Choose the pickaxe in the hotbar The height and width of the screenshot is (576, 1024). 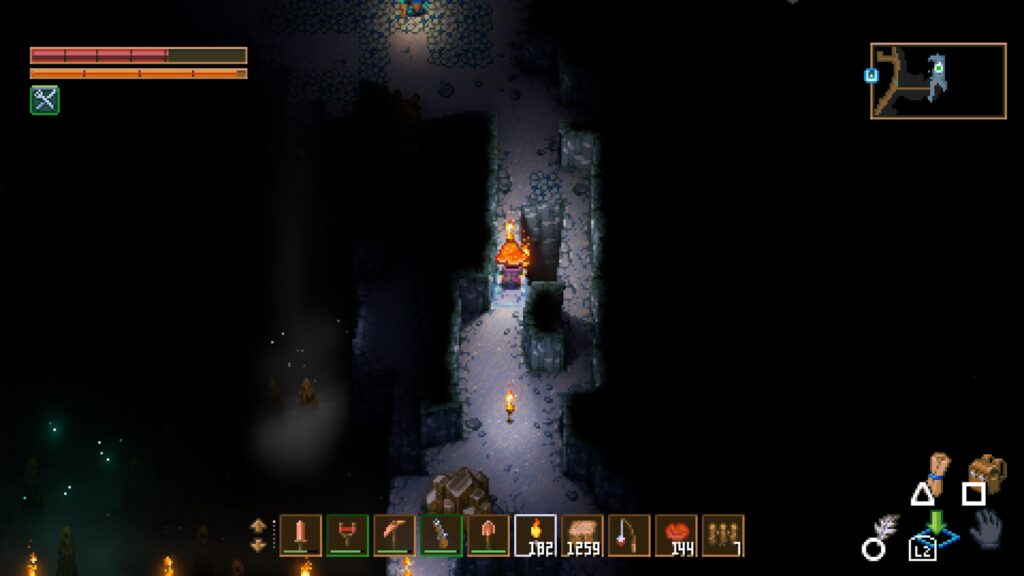click(x=394, y=535)
